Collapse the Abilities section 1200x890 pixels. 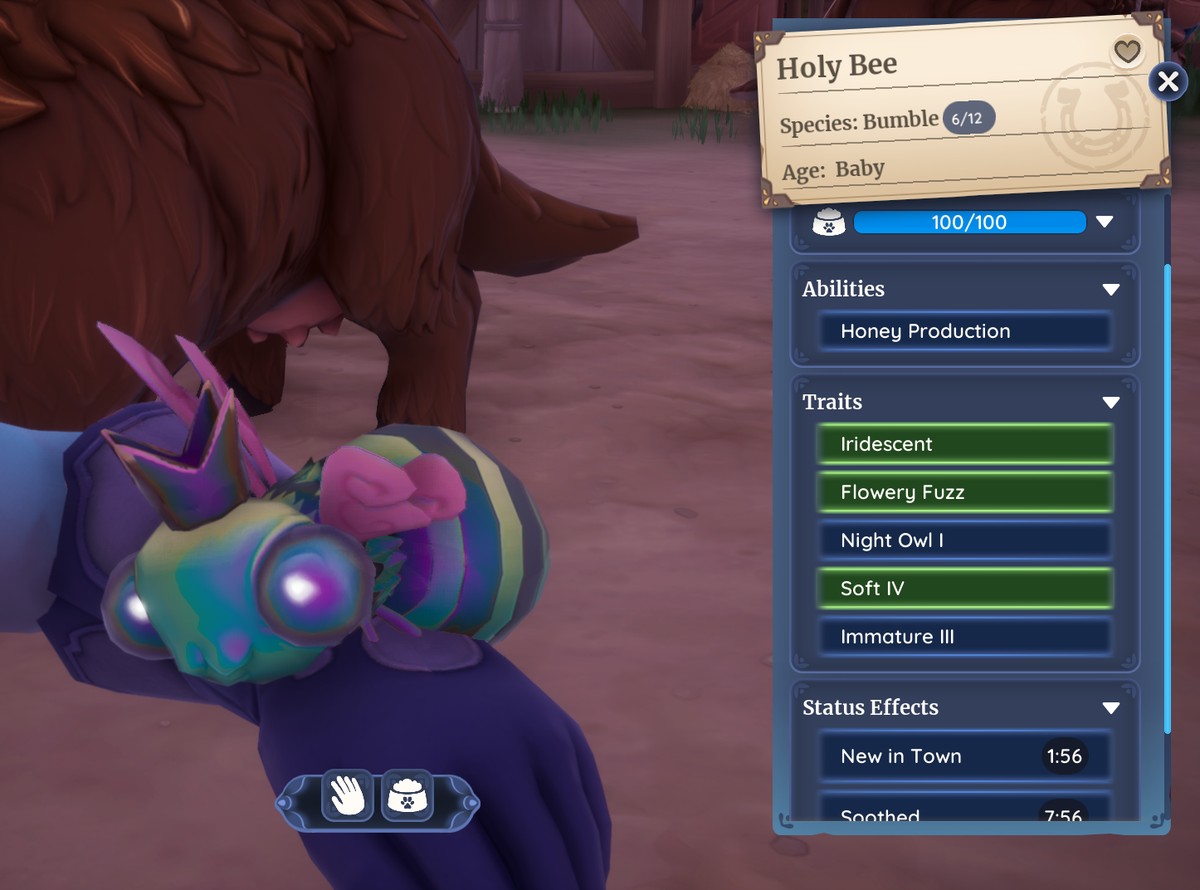(1110, 289)
